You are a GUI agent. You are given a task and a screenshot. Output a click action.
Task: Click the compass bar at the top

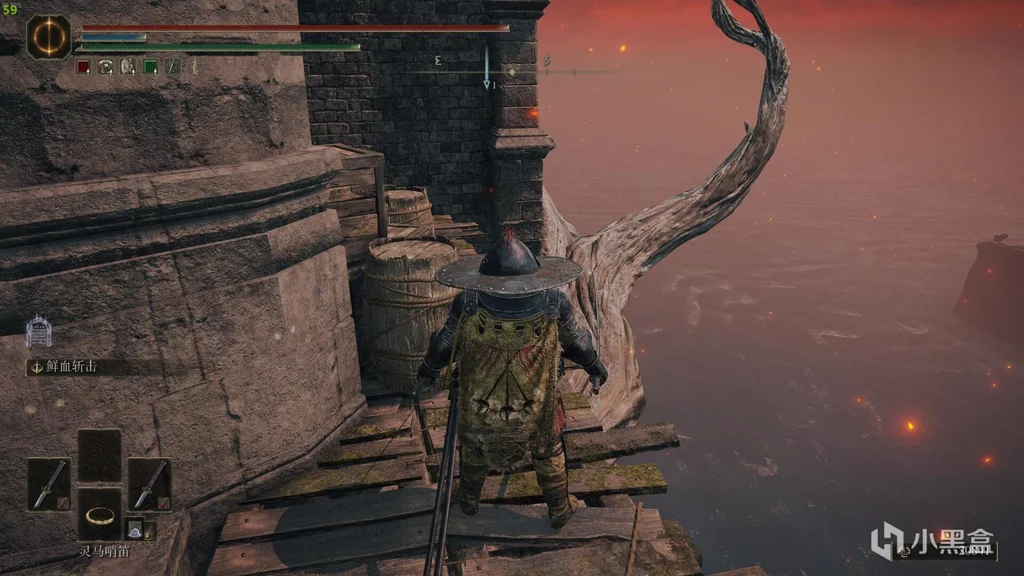pos(510,71)
